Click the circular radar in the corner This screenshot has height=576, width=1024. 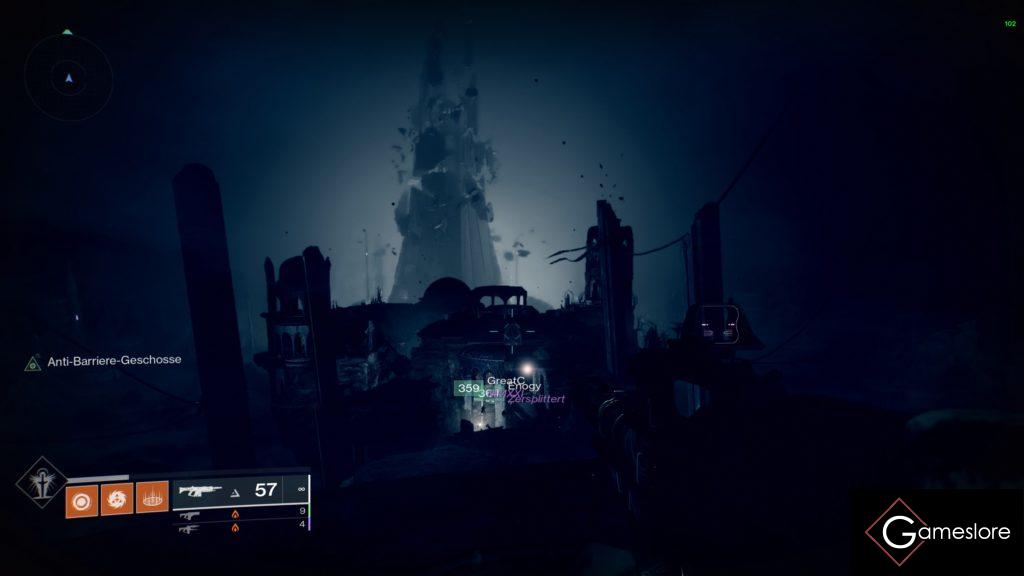(68, 77)
